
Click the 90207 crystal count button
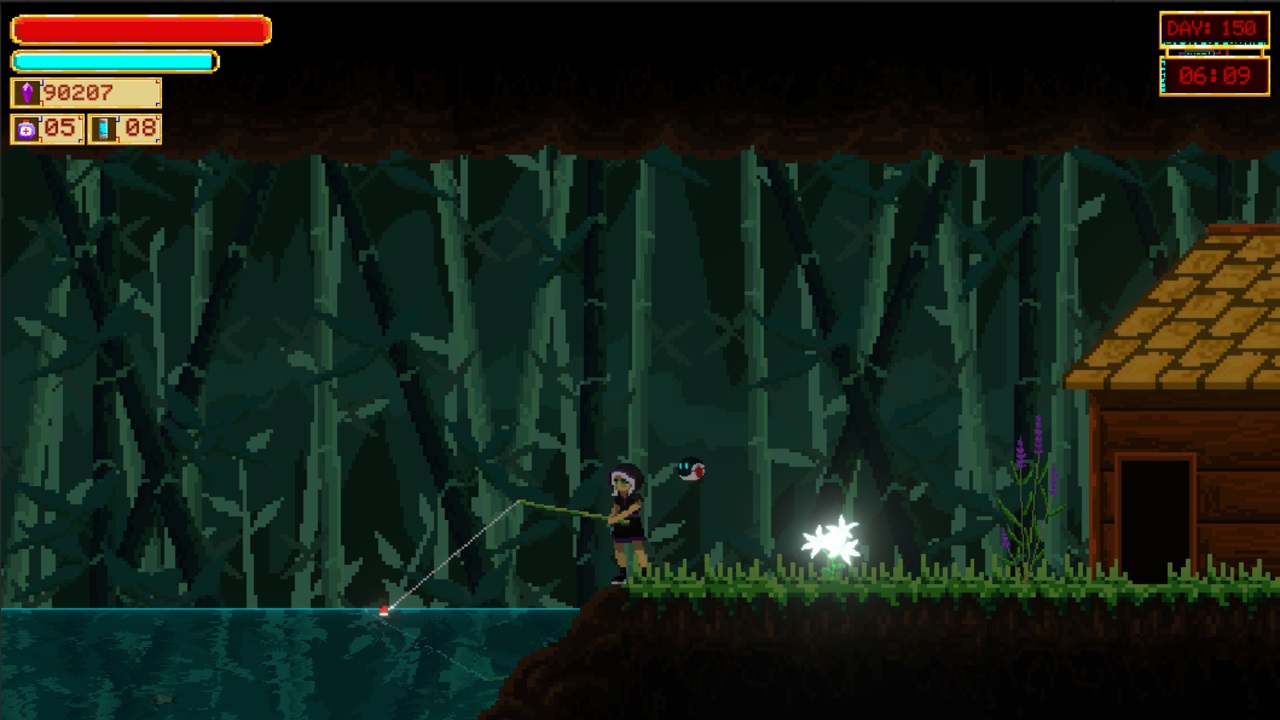[85, 93]
